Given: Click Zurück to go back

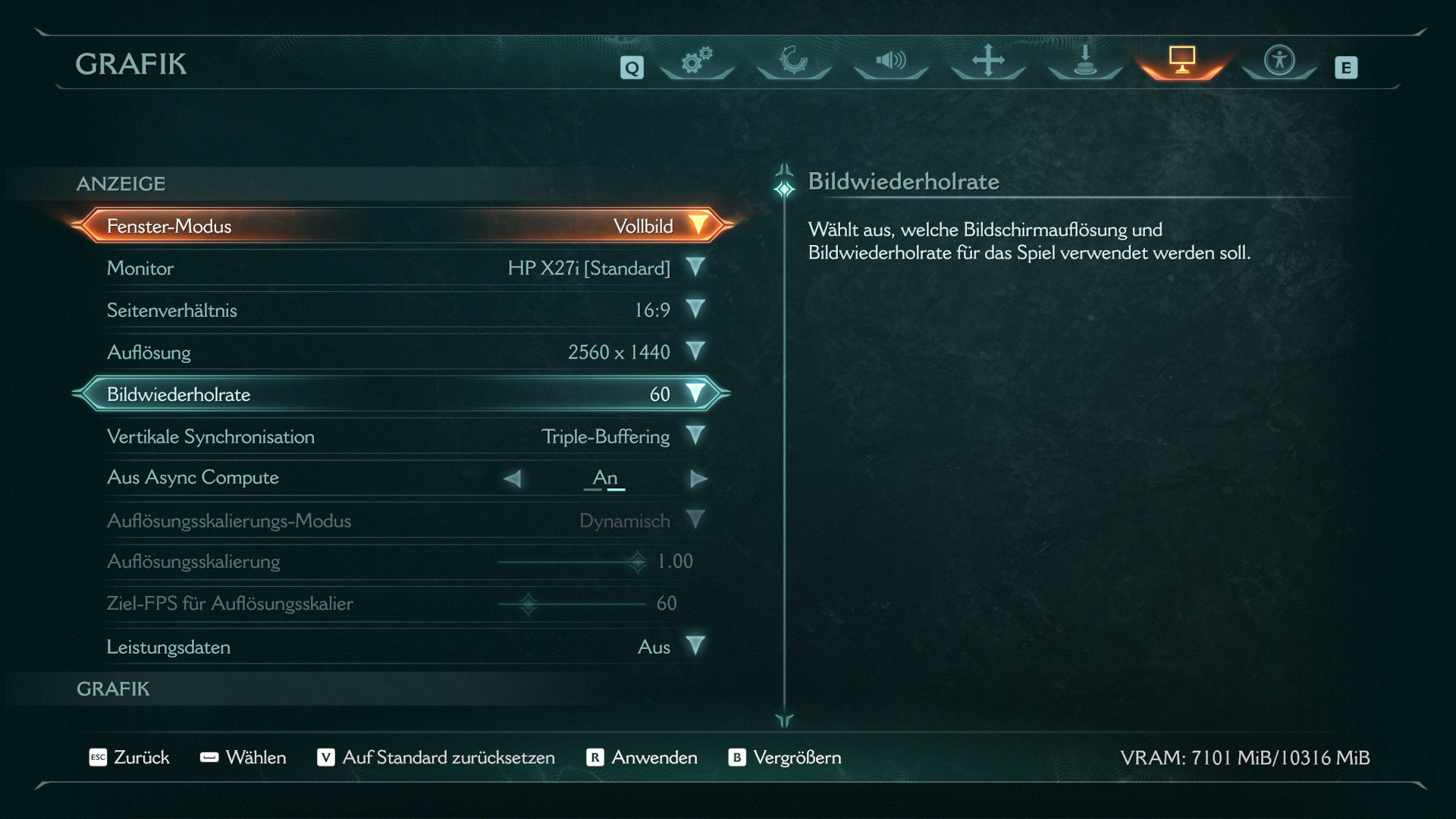Looking at the screenshot, I should [x=130, y=758].
